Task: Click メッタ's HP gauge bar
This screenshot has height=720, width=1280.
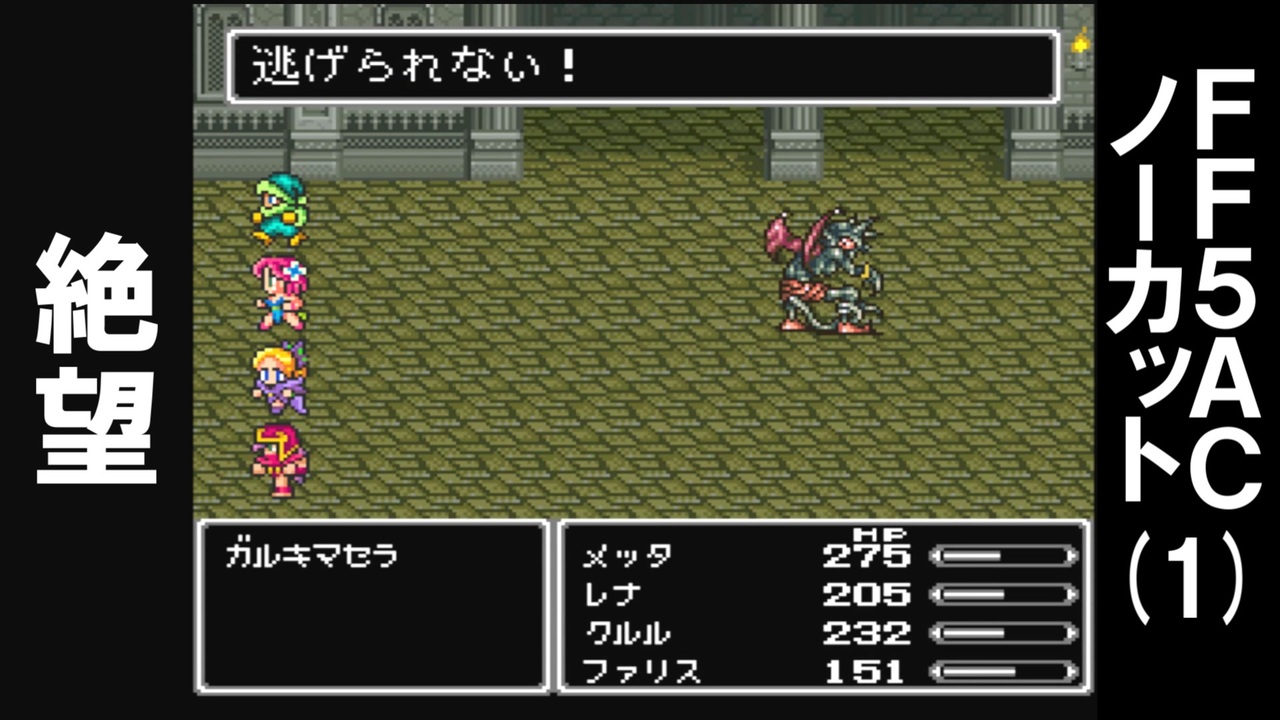Action: (x=1001, y=556)
